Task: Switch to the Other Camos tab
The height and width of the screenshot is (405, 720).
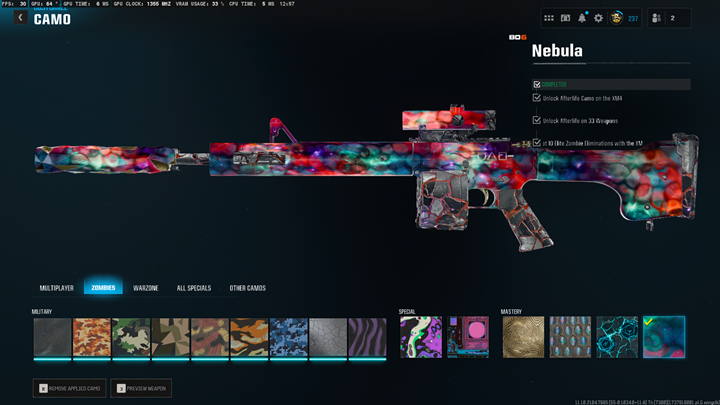Action: click(247, 288)
